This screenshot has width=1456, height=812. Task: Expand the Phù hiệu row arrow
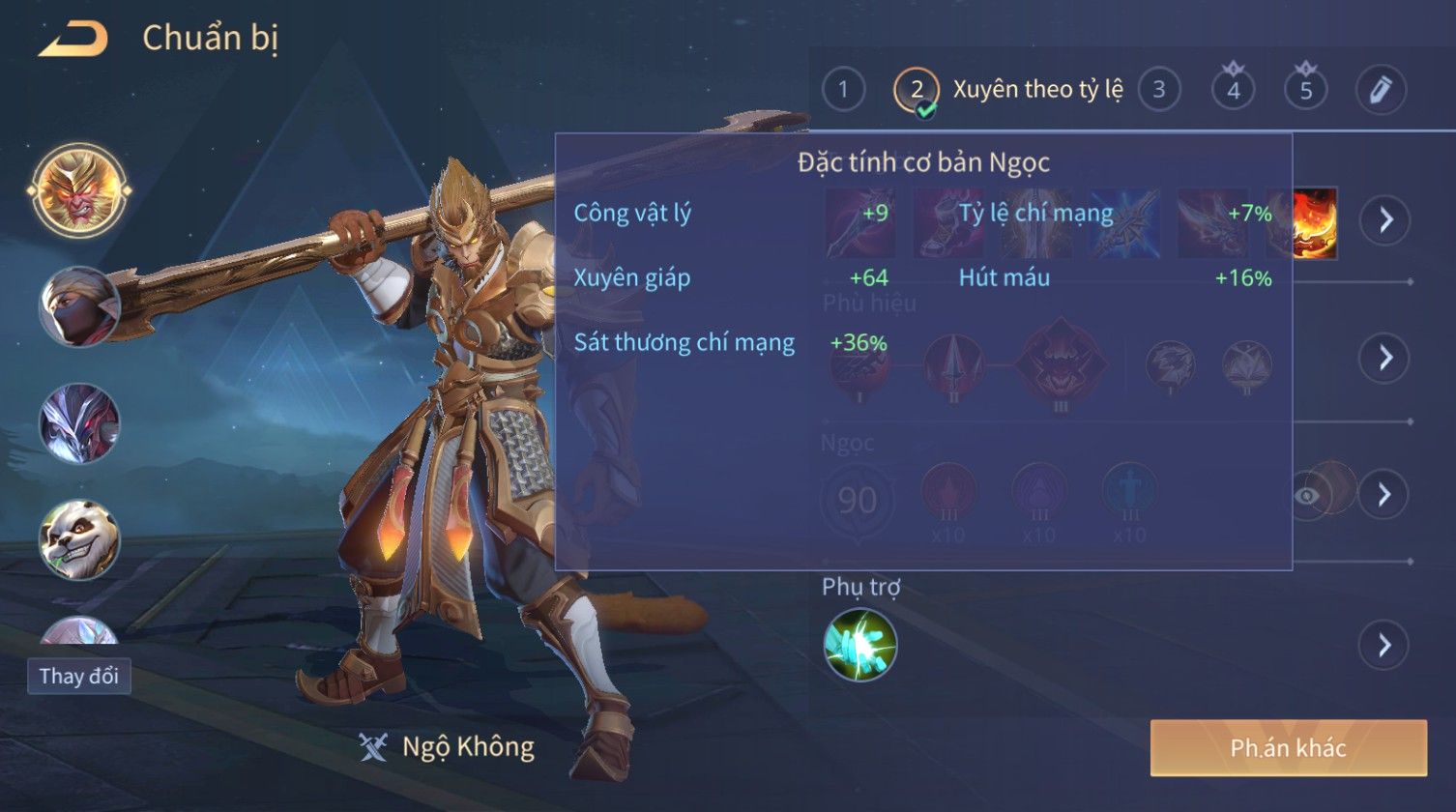[1384, 358]
